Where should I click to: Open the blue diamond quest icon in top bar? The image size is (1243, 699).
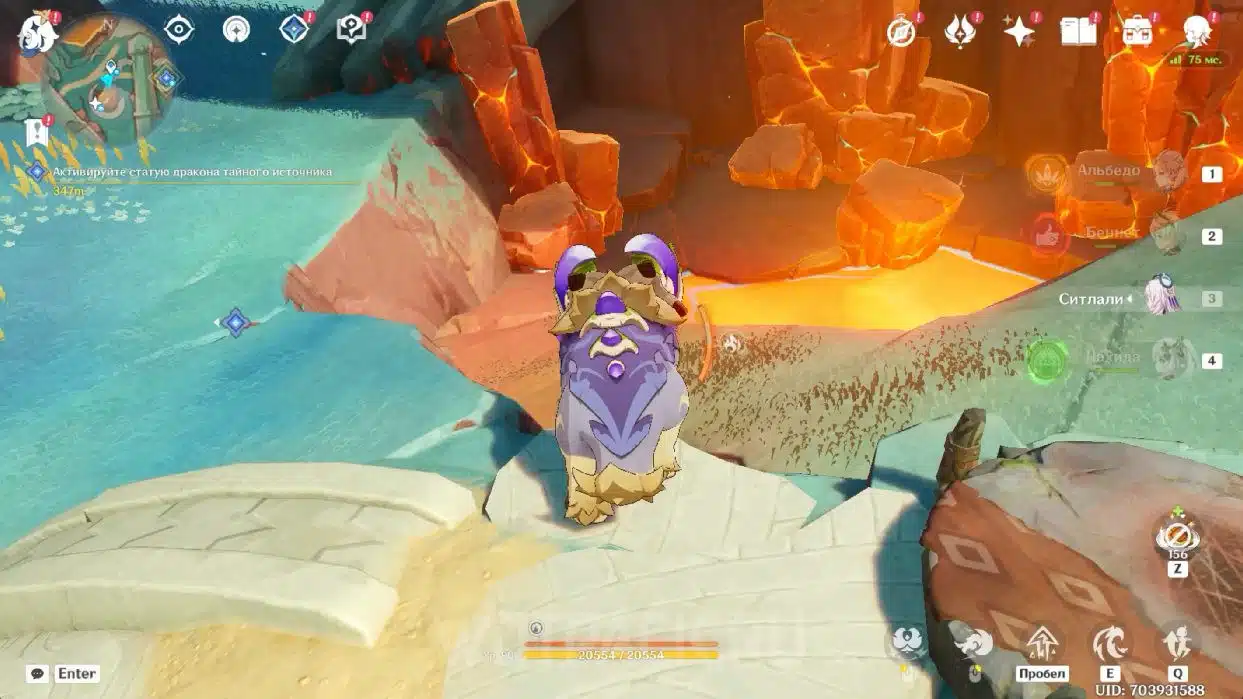point(294,30)
